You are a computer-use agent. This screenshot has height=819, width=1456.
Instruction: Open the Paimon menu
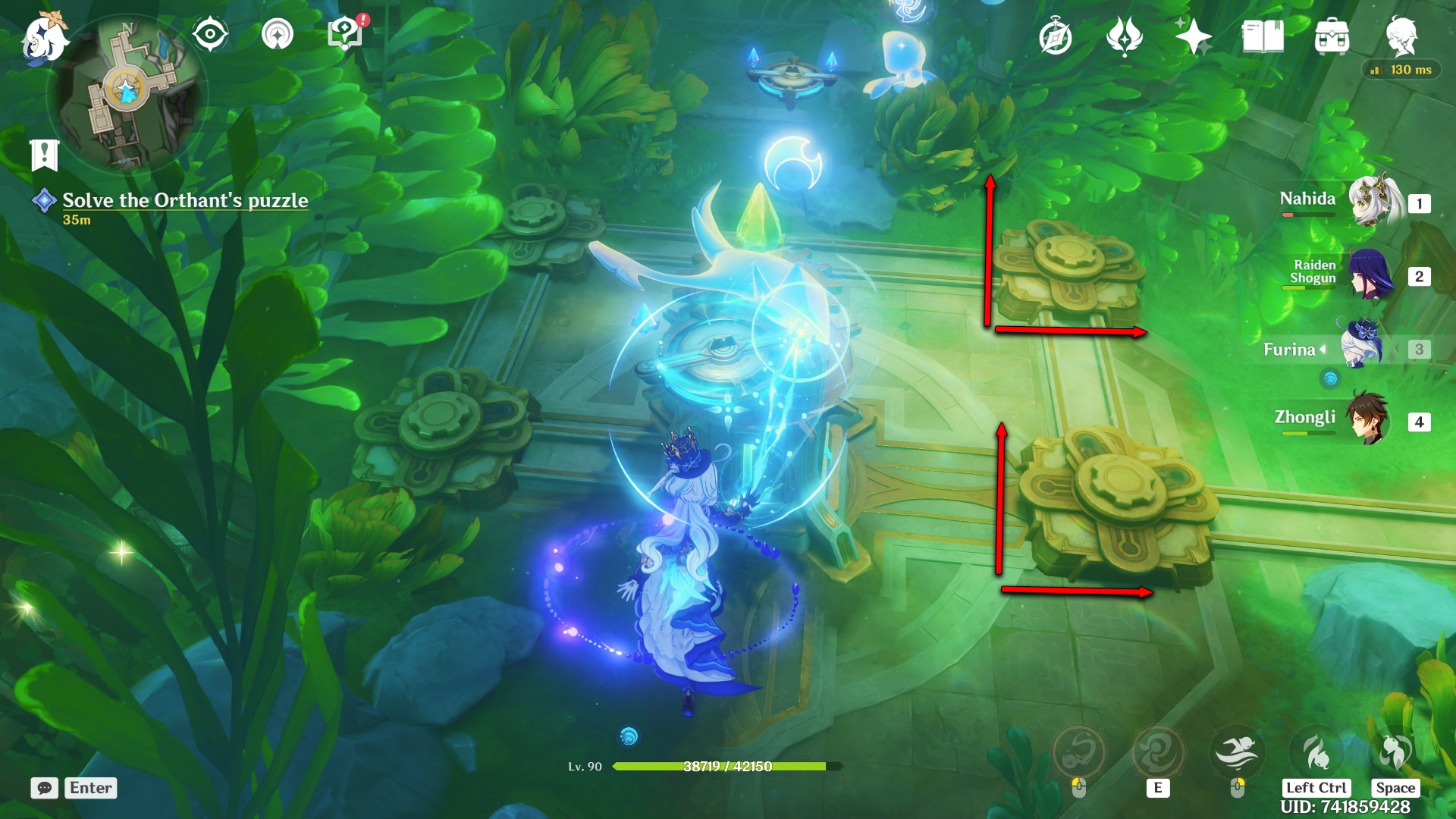click(44, 38)
